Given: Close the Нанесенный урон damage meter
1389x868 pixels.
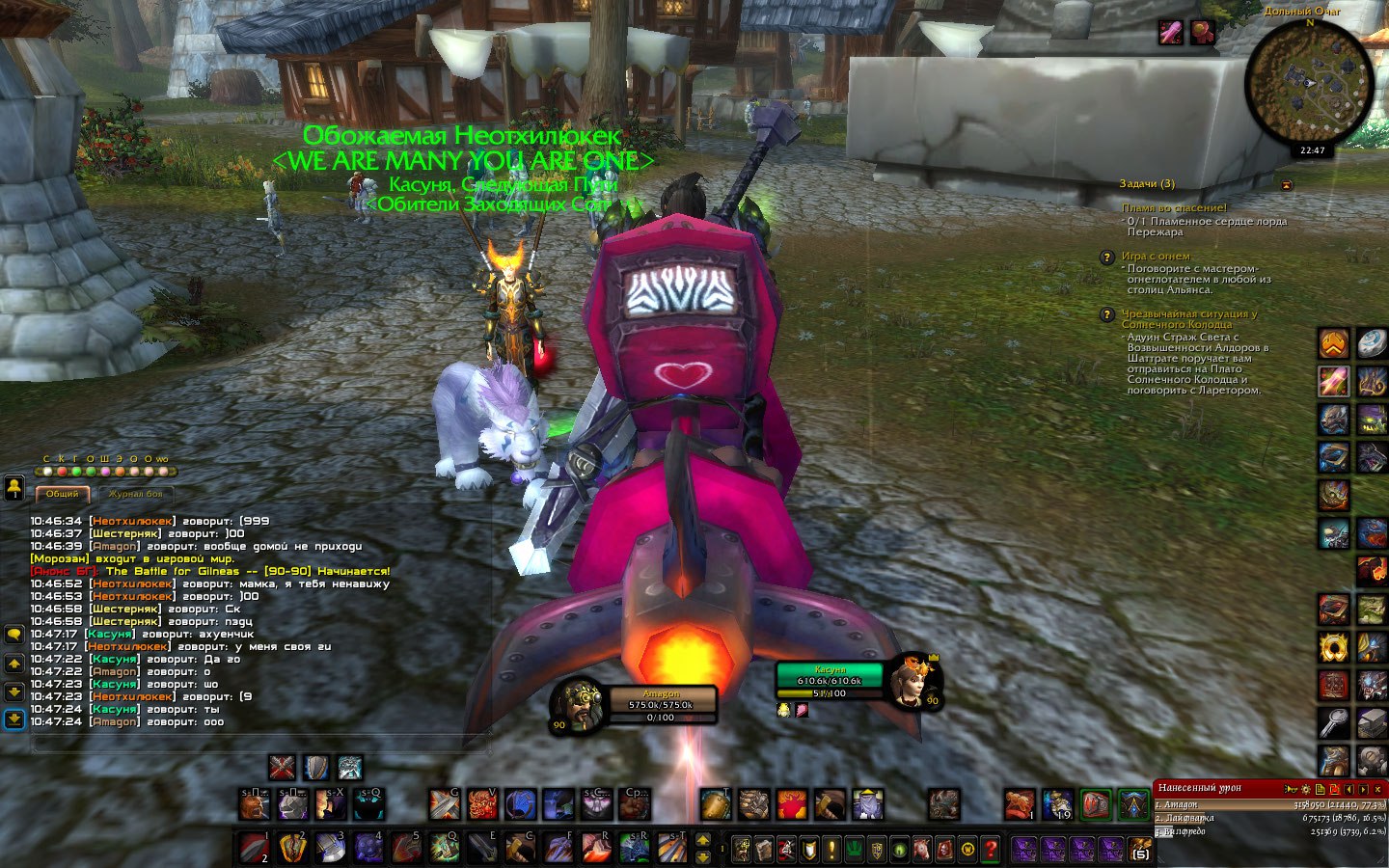Looking at the screenshot, I should coord(1377,789).
